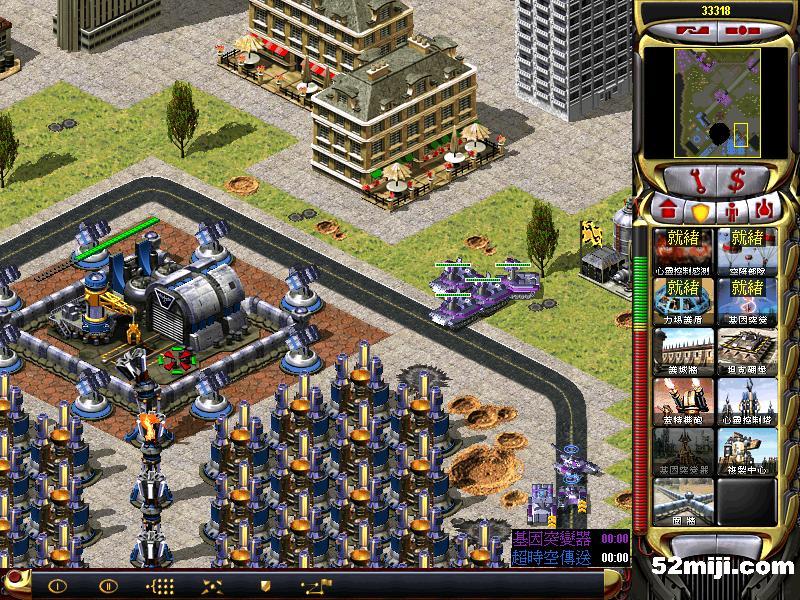
Task: Switch to the vehicles build tab
Action: [763, 211]
